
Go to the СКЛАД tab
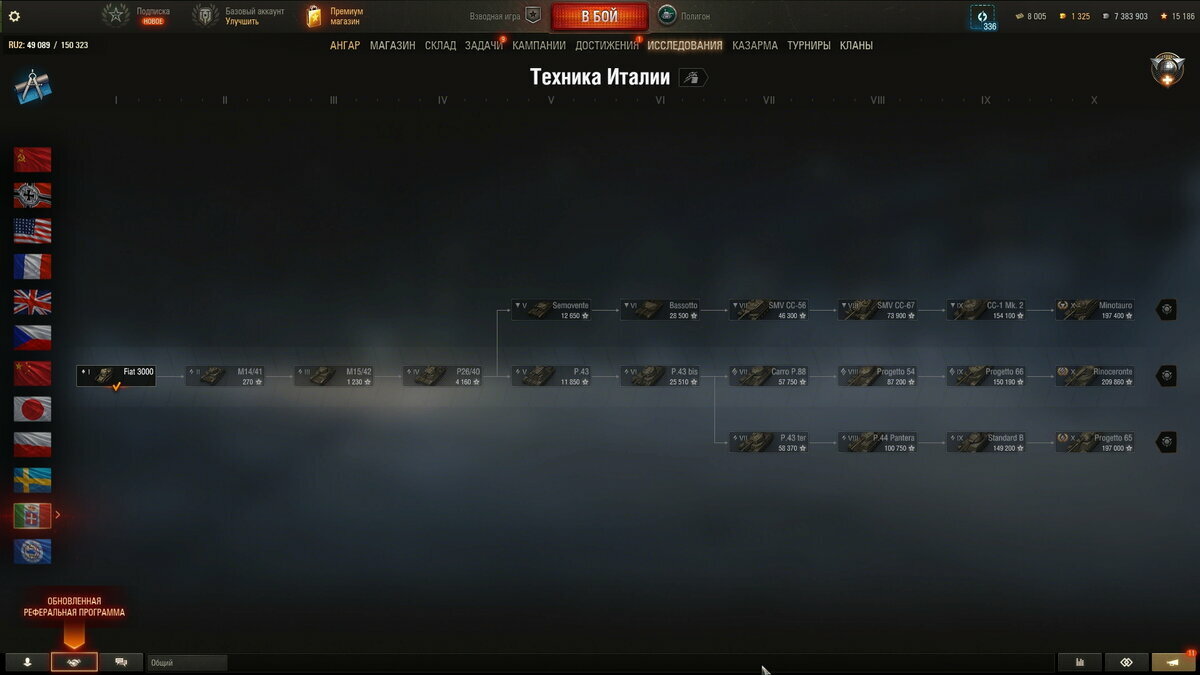pos(440,45)
